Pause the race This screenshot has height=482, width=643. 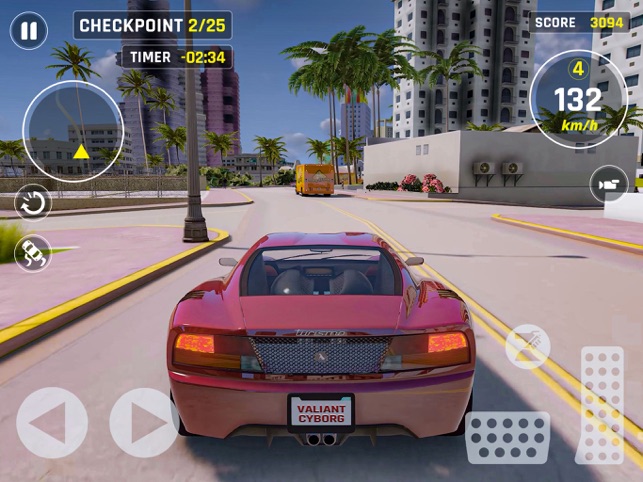tap(28, 30)
